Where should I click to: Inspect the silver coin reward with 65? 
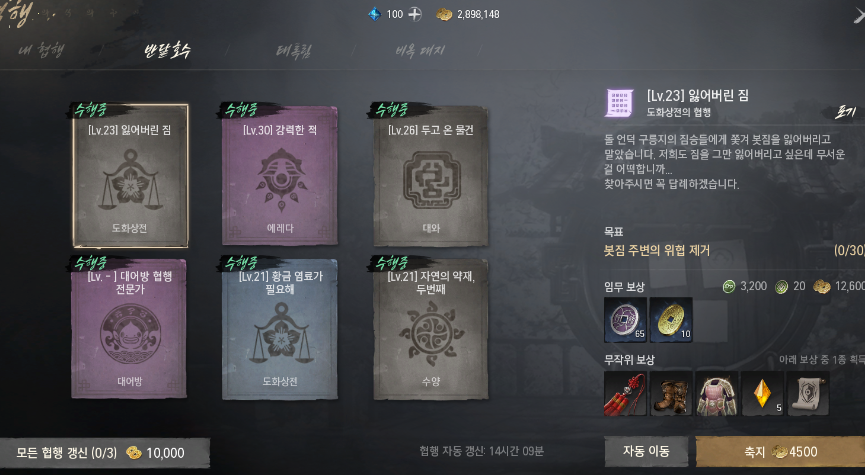(x=625, y=320)
